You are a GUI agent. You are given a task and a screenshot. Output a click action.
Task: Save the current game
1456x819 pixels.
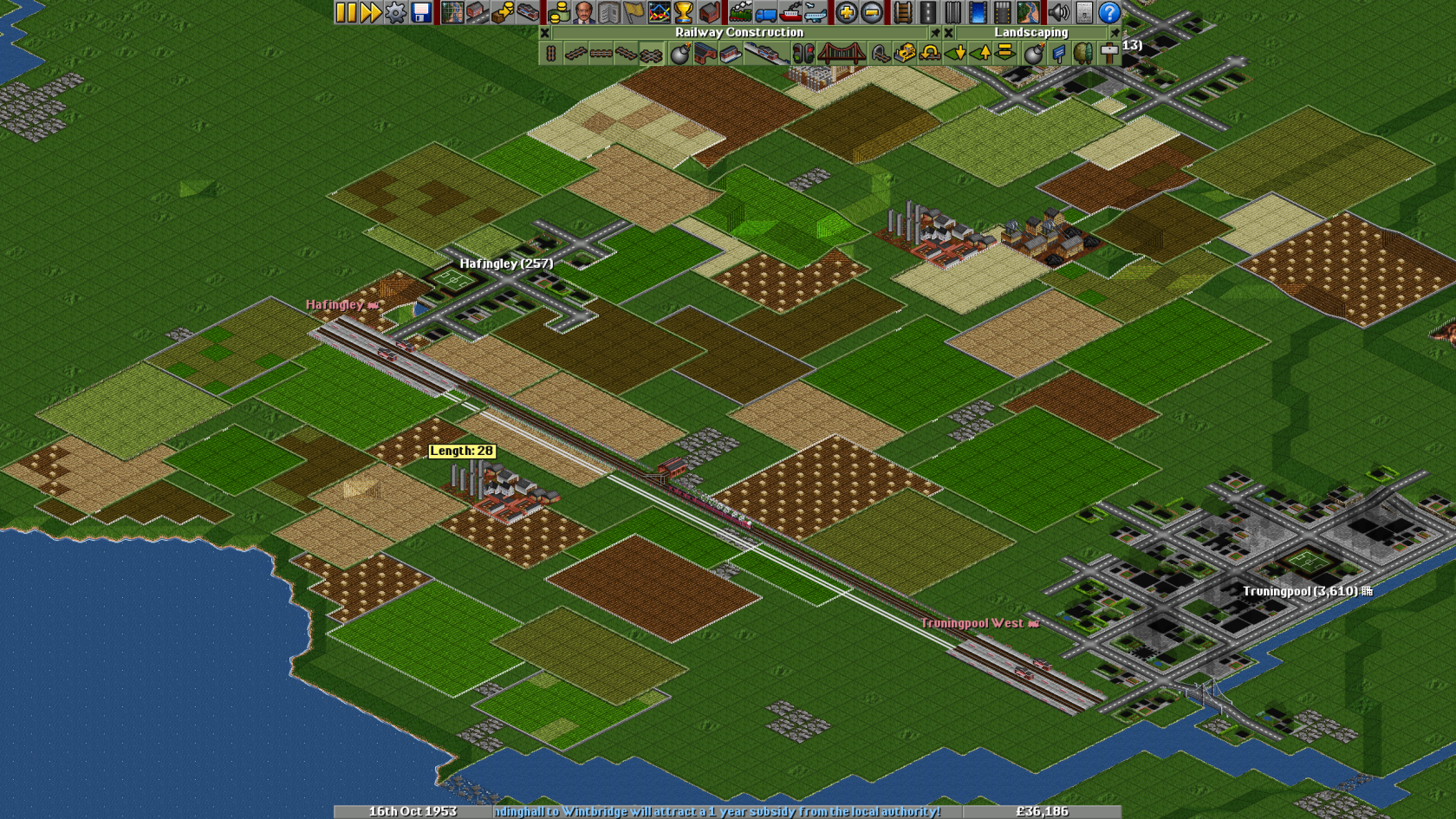tap(419, 13)
